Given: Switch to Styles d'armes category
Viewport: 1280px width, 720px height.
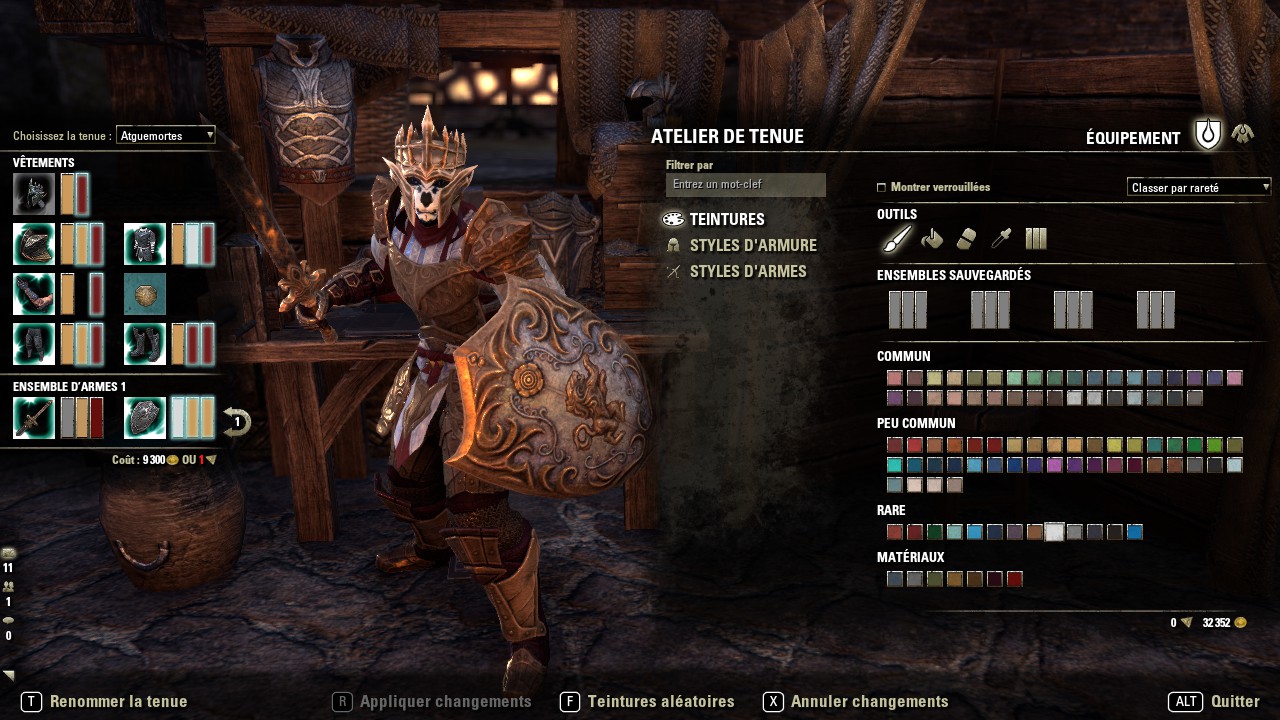Looking at the screenshot, I should click(x=747, y=272).
